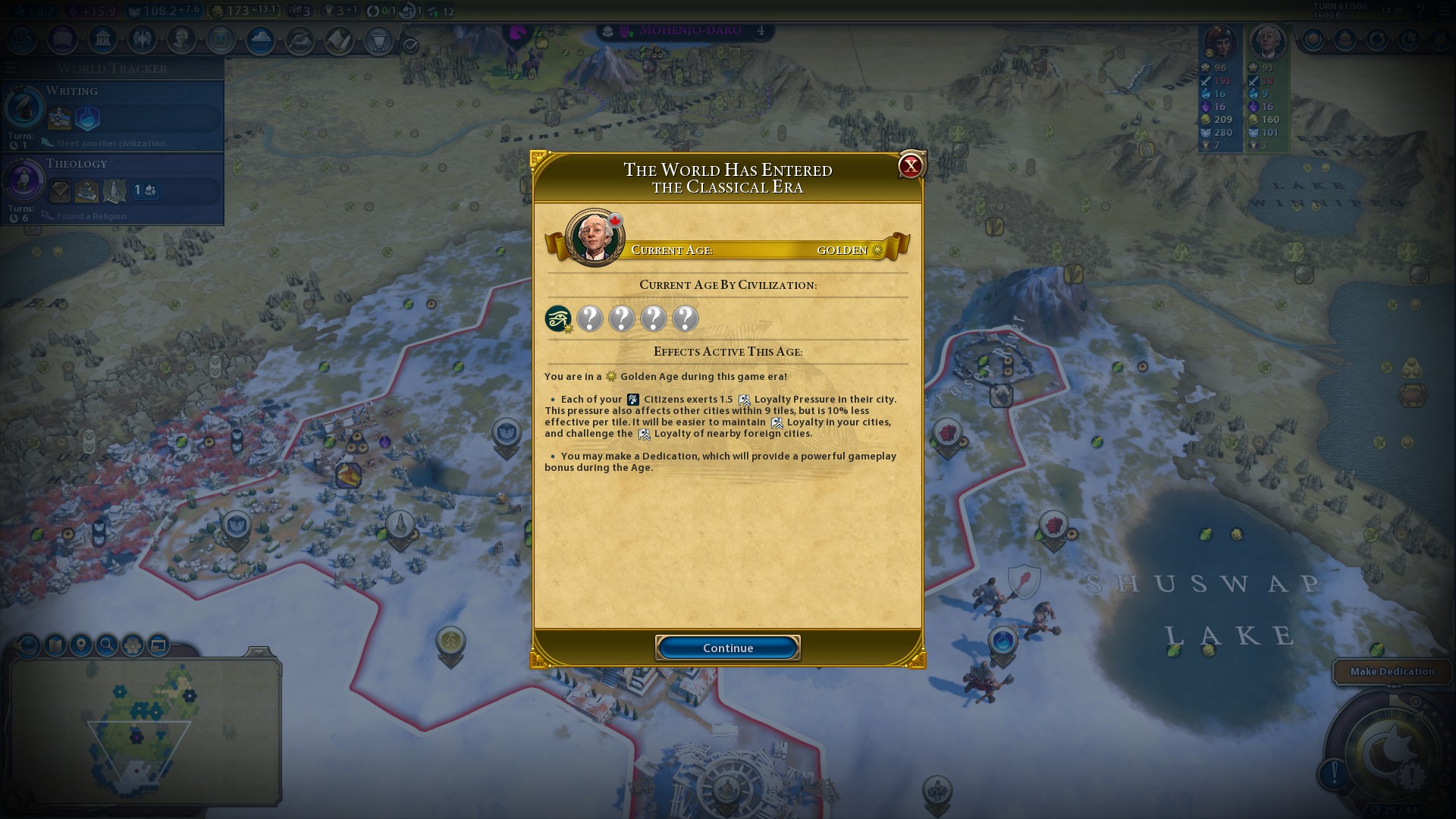1456x819 pixels.
Task: Continue past the Classical Era popup
Action: [727, 648]
